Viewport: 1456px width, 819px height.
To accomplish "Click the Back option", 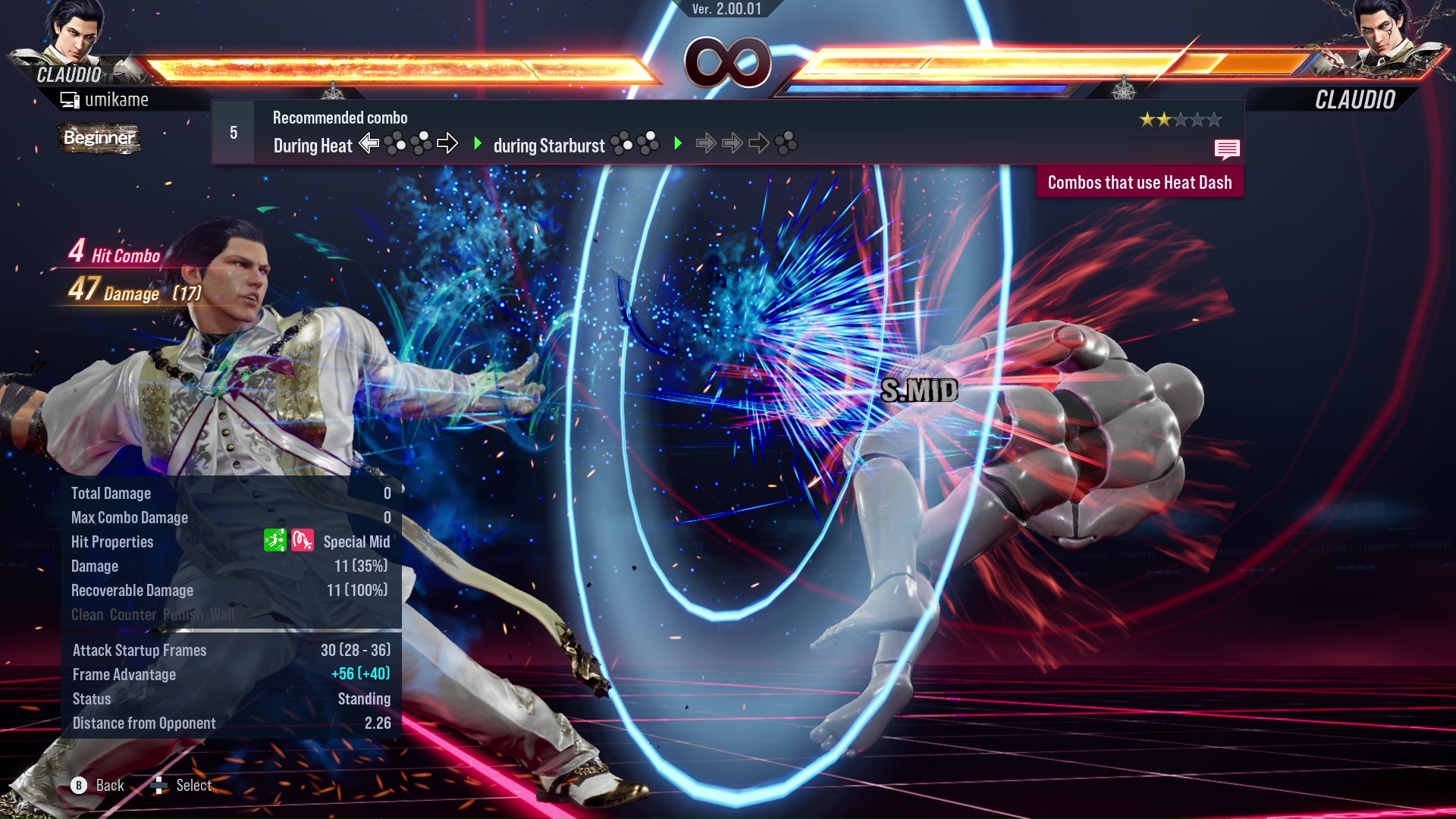I will coord(99,786).
